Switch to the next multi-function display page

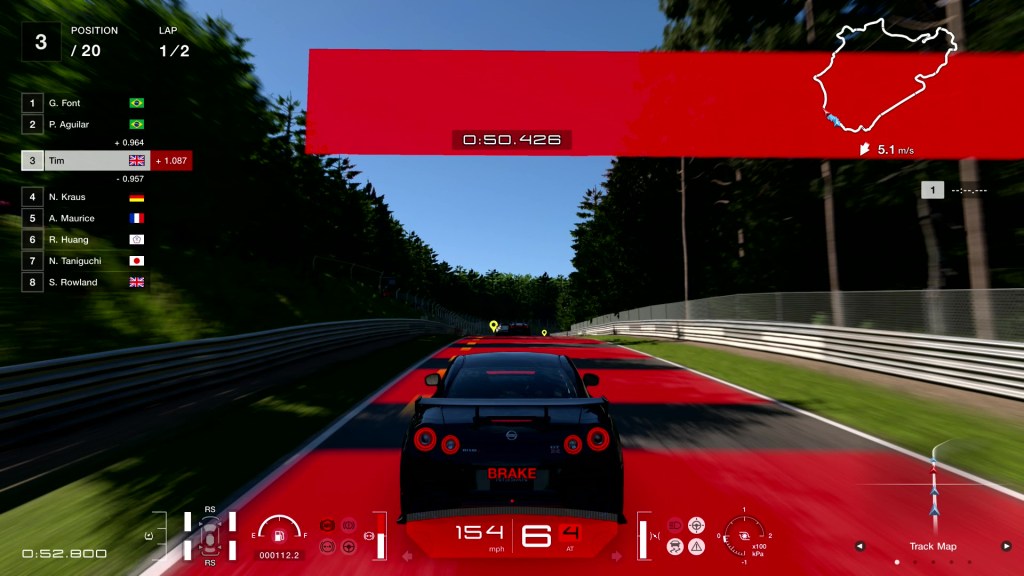(1006, 546)
